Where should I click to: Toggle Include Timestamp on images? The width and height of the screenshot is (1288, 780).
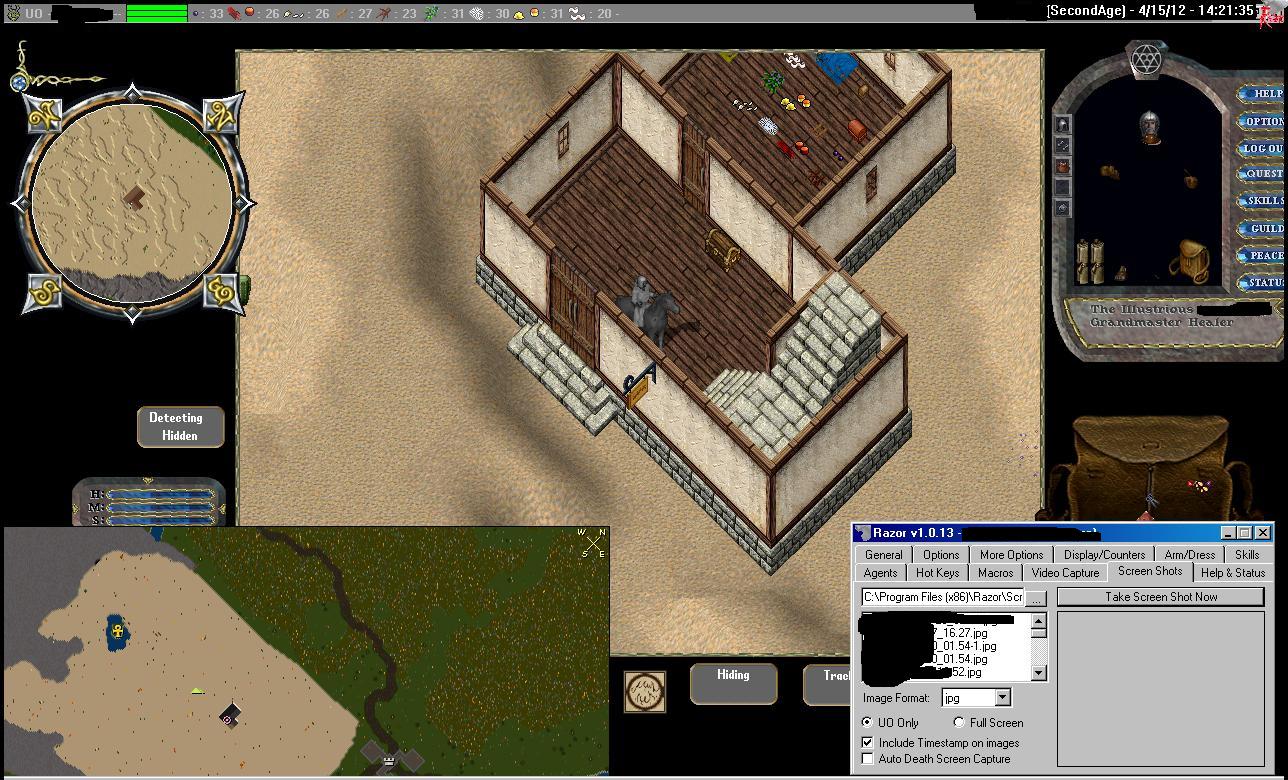pos(867,743)
